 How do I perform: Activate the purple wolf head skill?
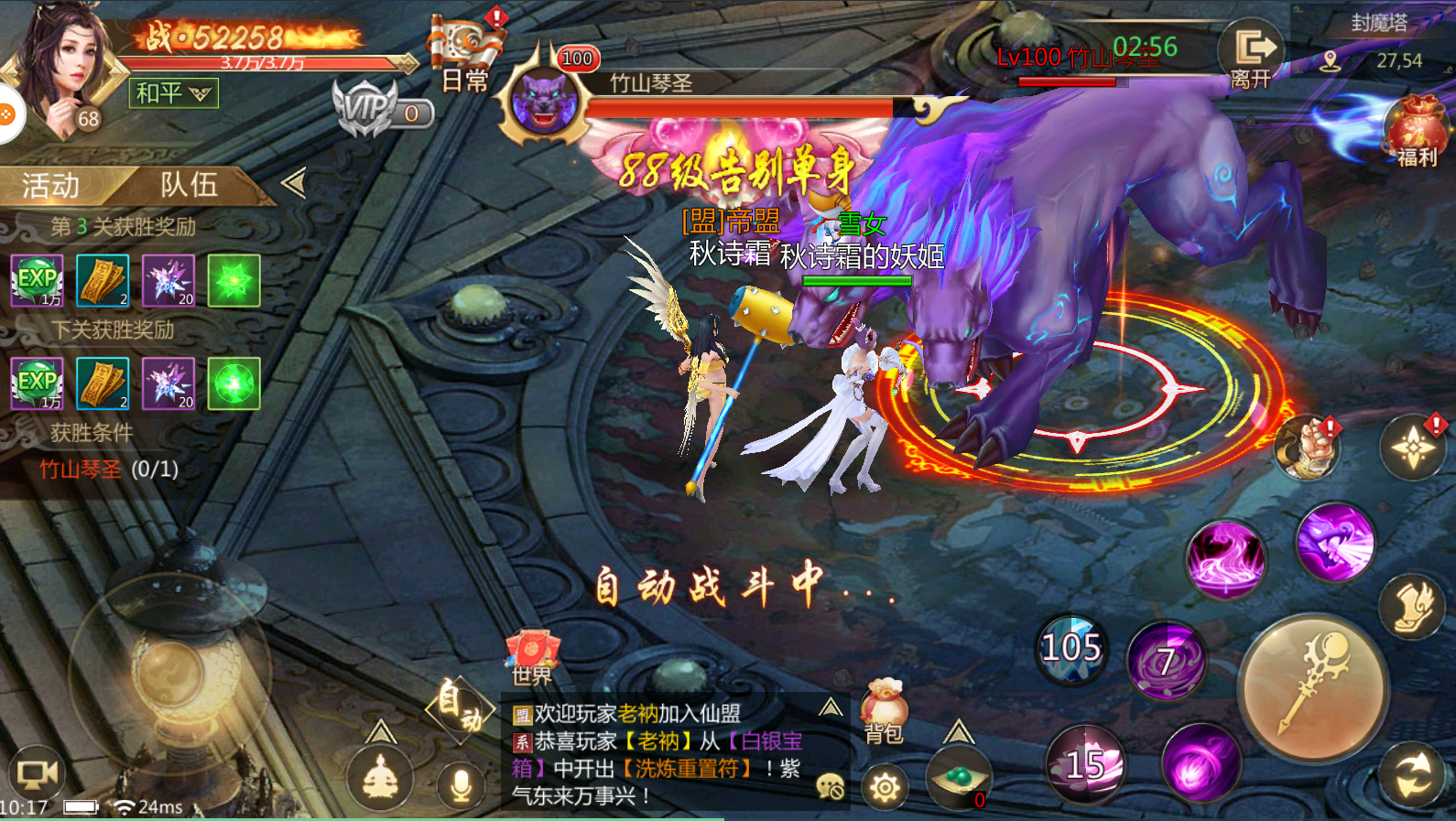[x=1334, y=542]
